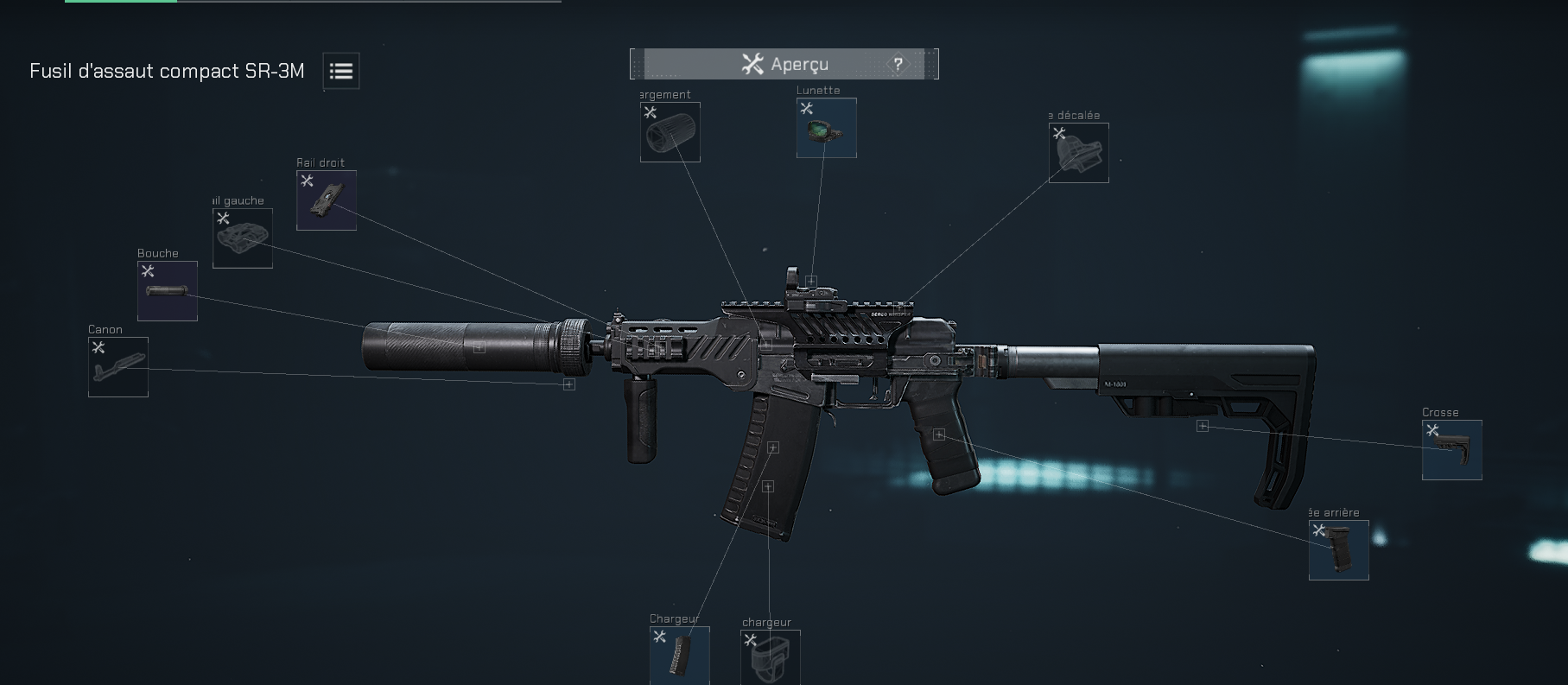This screenshot has width=1568, height=685.
Task: Open the Canon attachment slot
Action: pyautogui.click(x=117, y=366)
